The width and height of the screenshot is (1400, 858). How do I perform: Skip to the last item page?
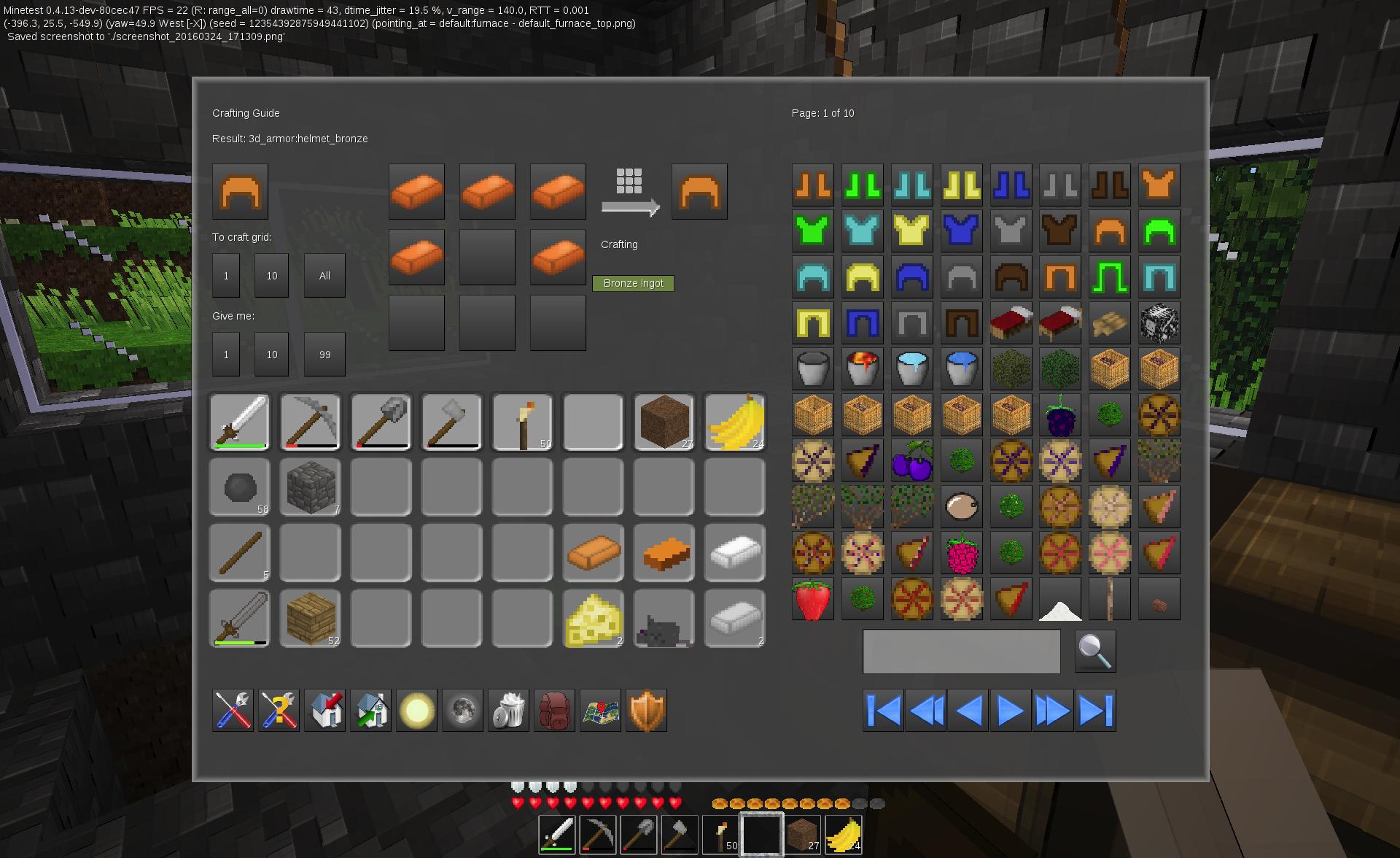coord(1096,708)
